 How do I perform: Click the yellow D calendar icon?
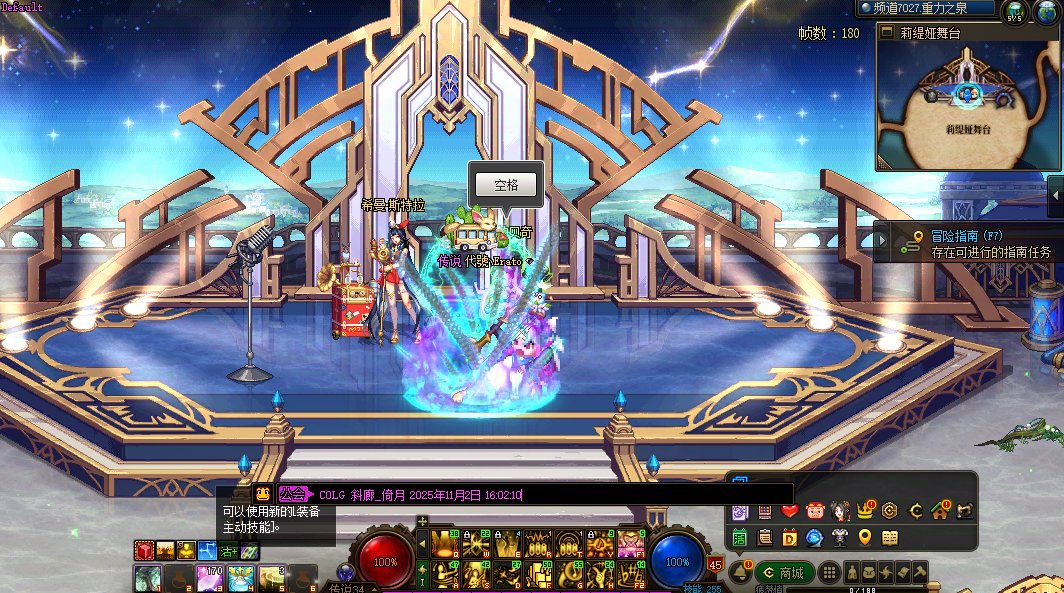790,537
